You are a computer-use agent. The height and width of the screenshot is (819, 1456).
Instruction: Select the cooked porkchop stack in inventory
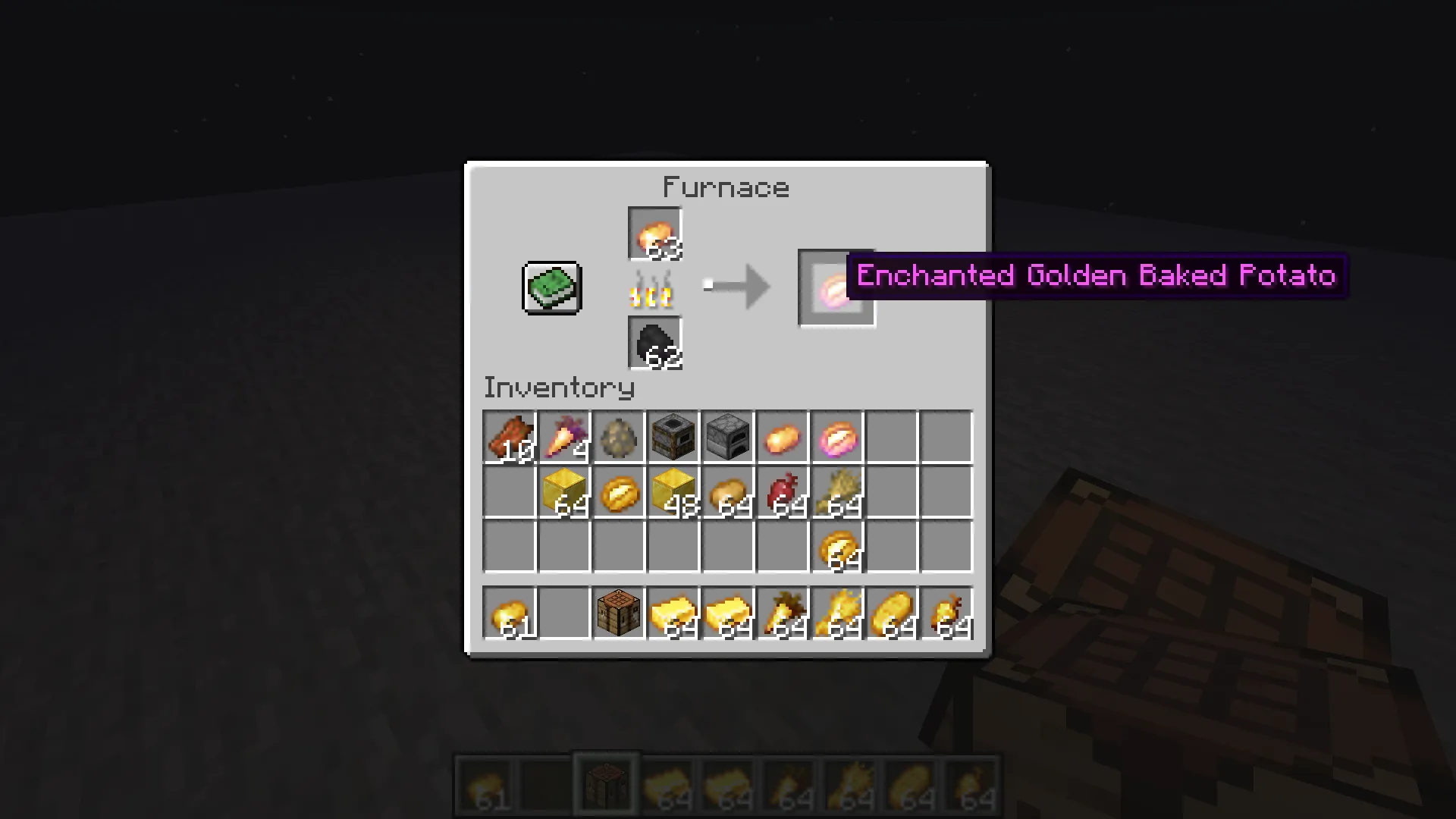pyautogui.click(x=510, y=438)
